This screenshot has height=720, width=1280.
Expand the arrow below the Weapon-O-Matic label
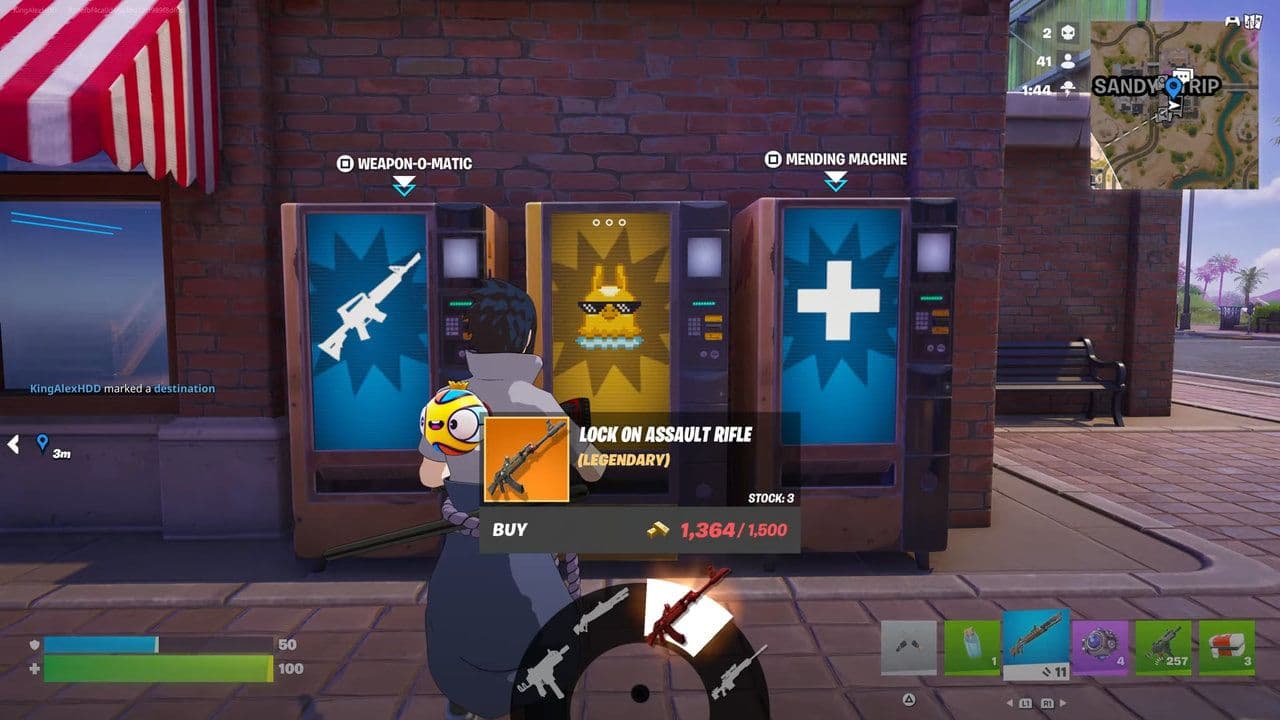tap(405, 182)
